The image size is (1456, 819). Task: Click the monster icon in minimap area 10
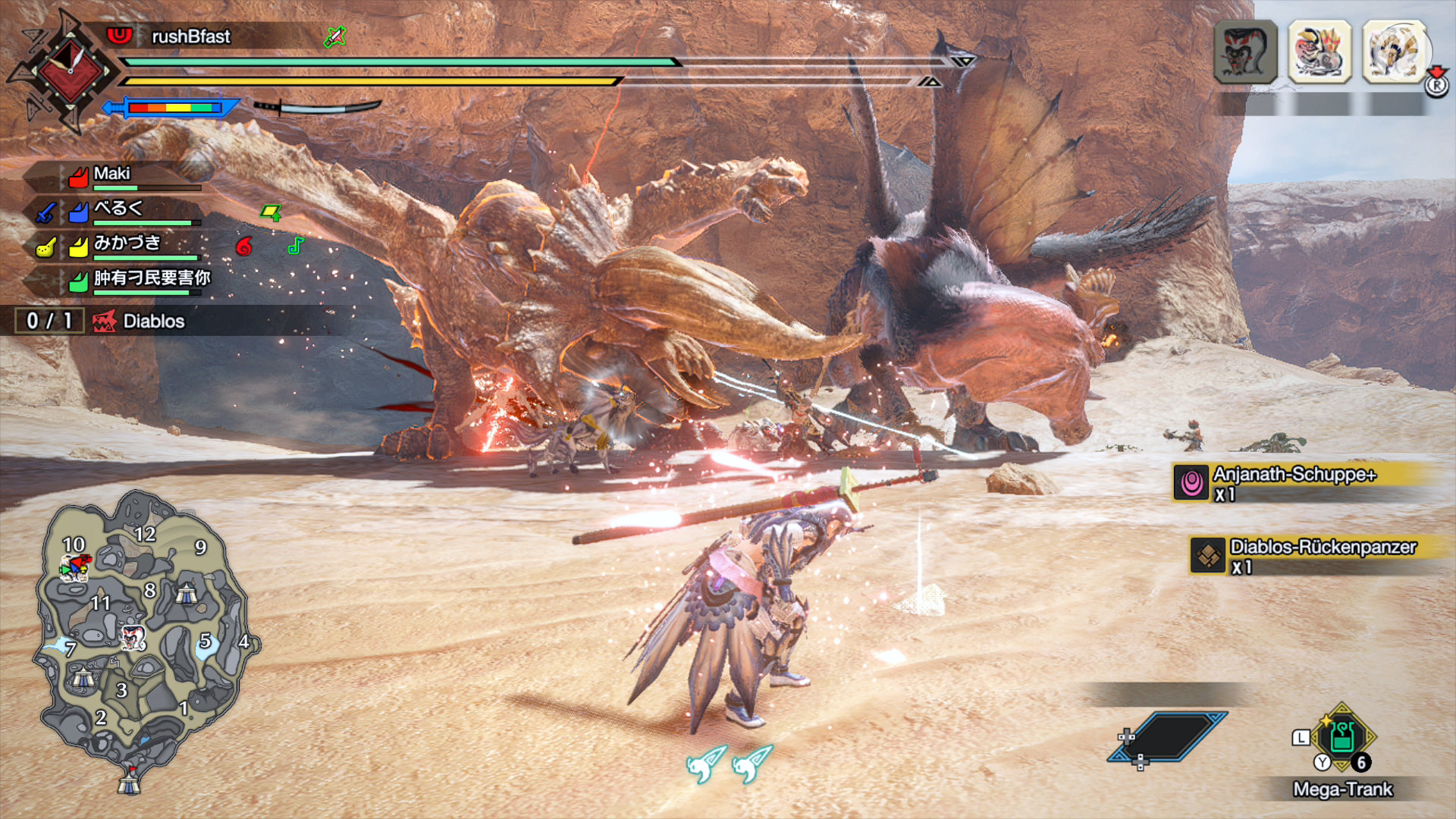(x=75, y=566)
